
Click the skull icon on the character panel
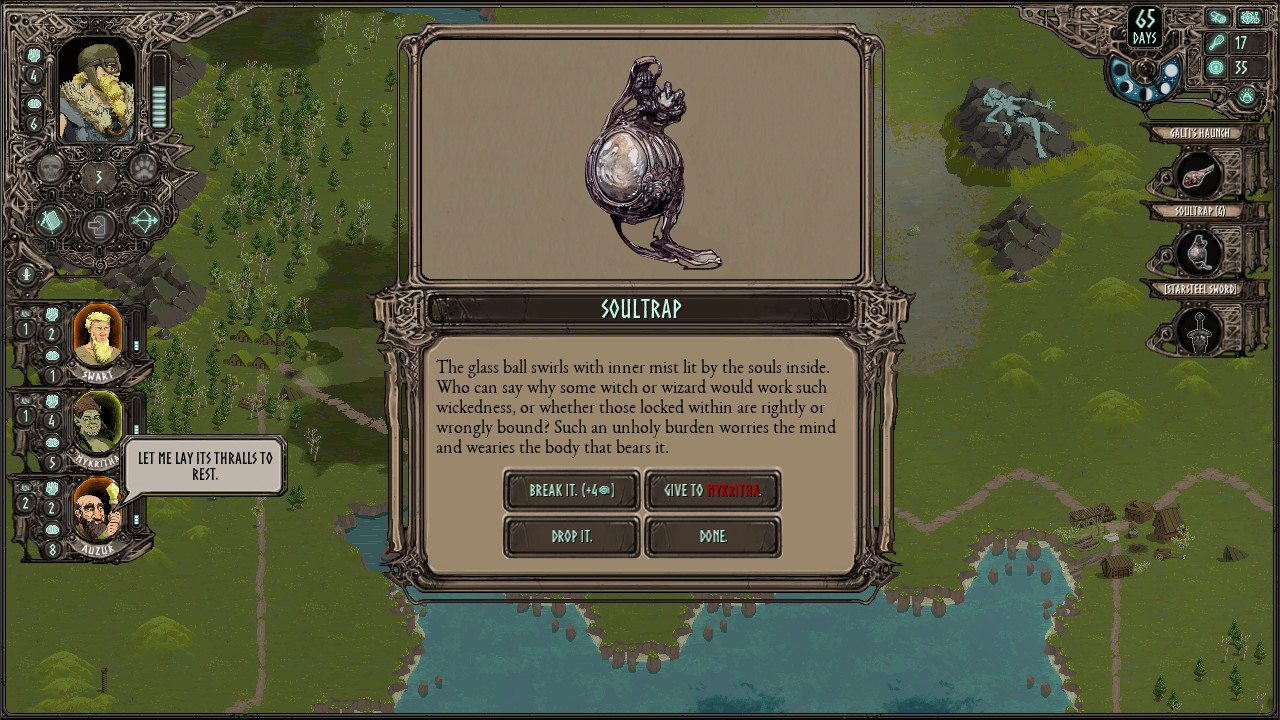coord(50,170)
